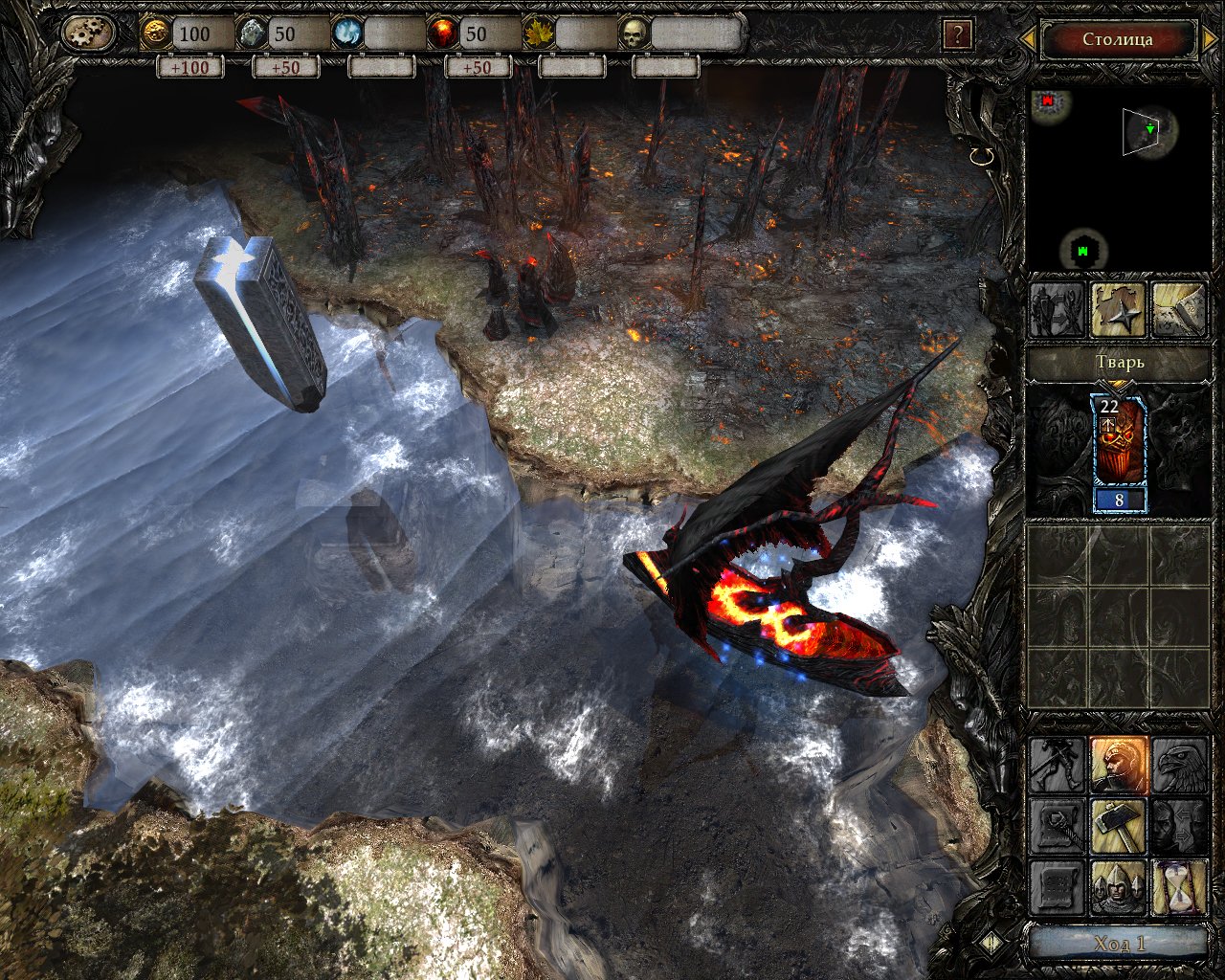Viewport: 1225px width, 980px height.
Task: Click the skull resource icon
Action: [x=634, y=34]
